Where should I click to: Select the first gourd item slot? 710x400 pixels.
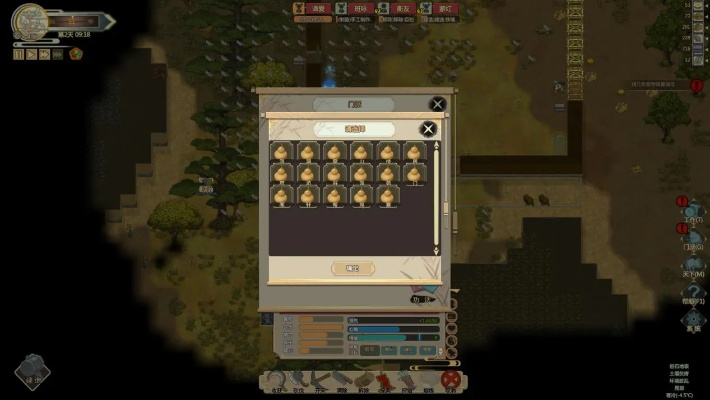click(x=282, y=152)
